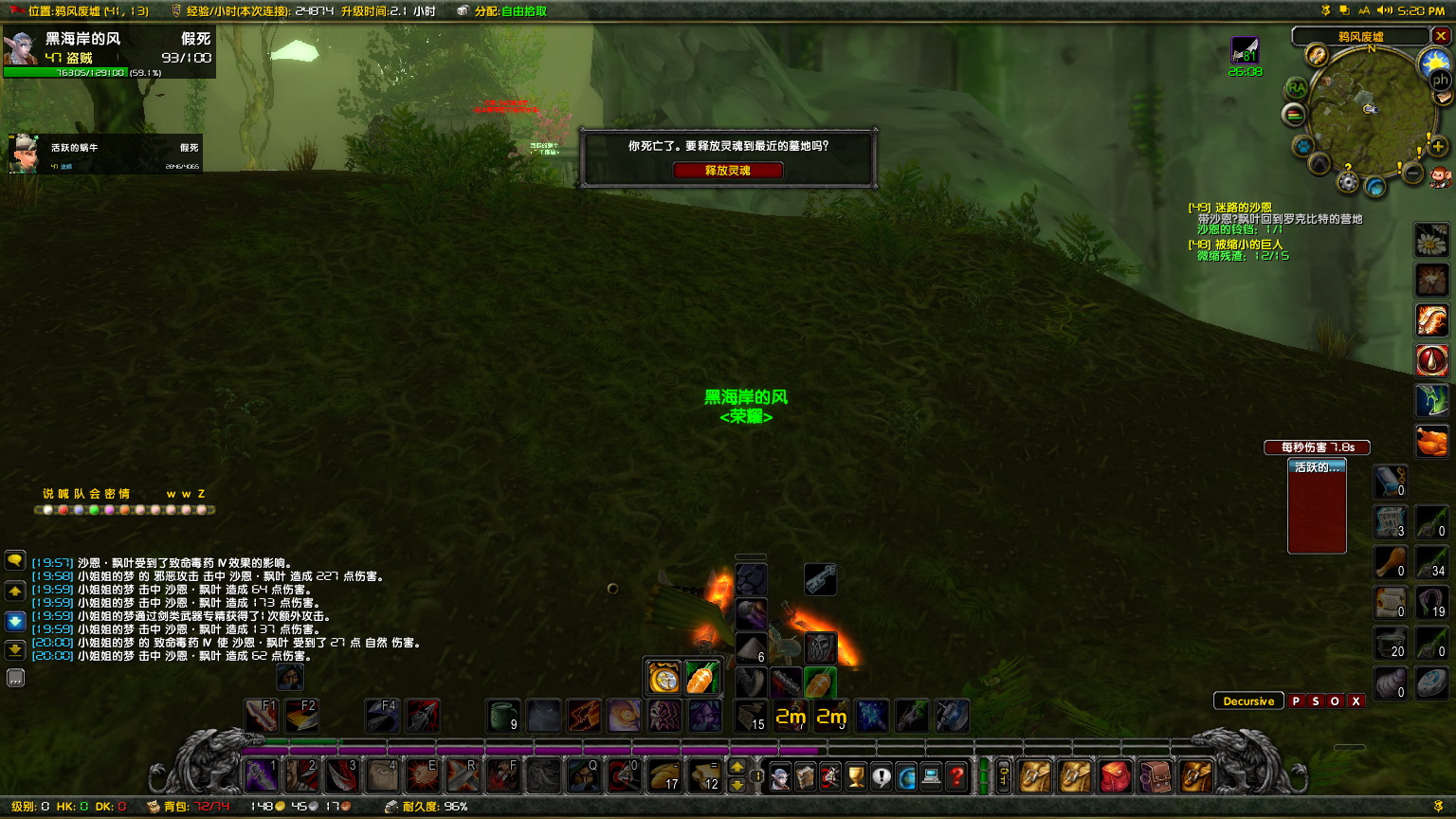Click the Decursive title button
The image size is (1456, 819).
(1248, 701)
